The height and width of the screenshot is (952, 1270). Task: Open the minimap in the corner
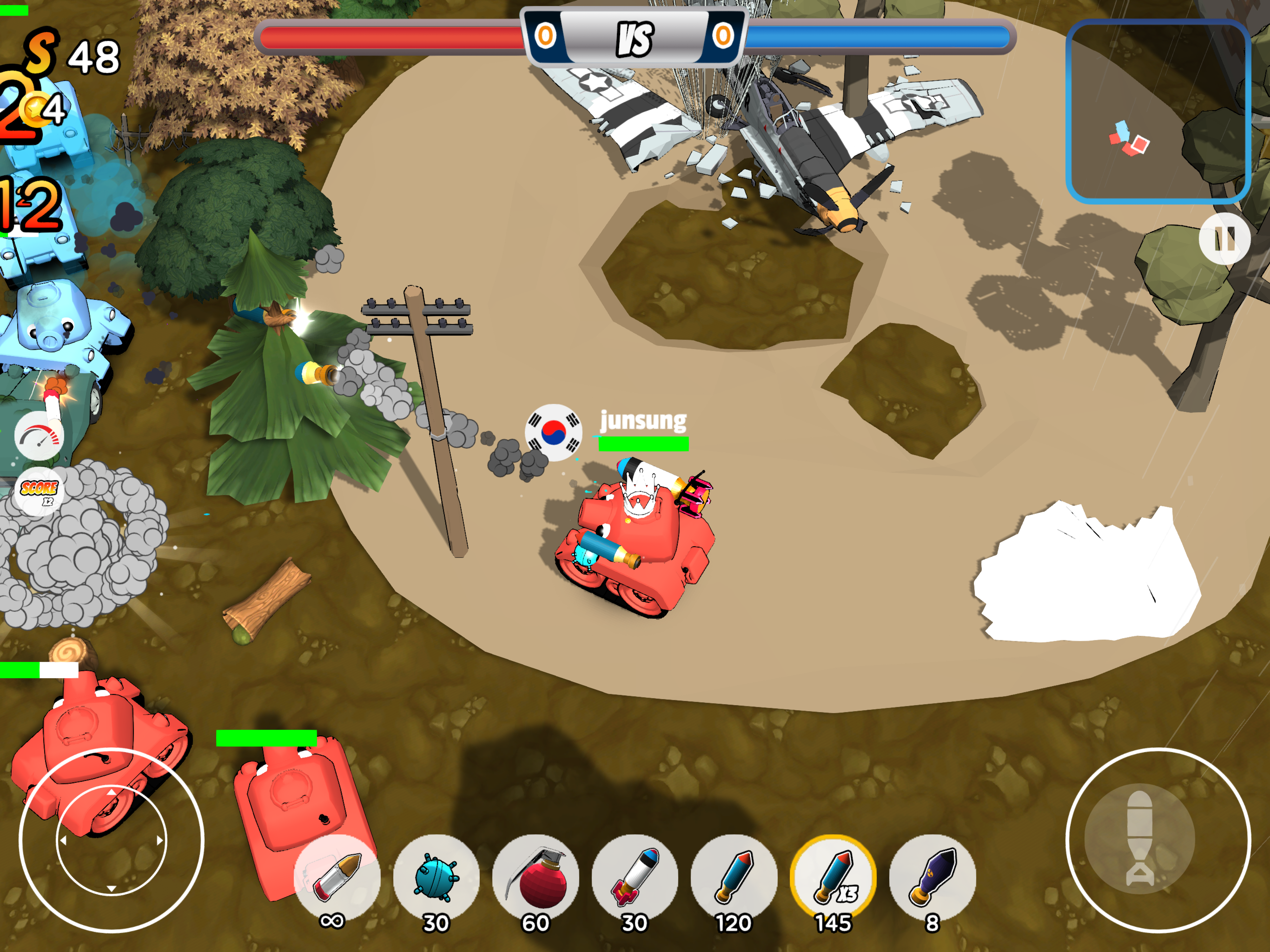tap(1158, 112)
